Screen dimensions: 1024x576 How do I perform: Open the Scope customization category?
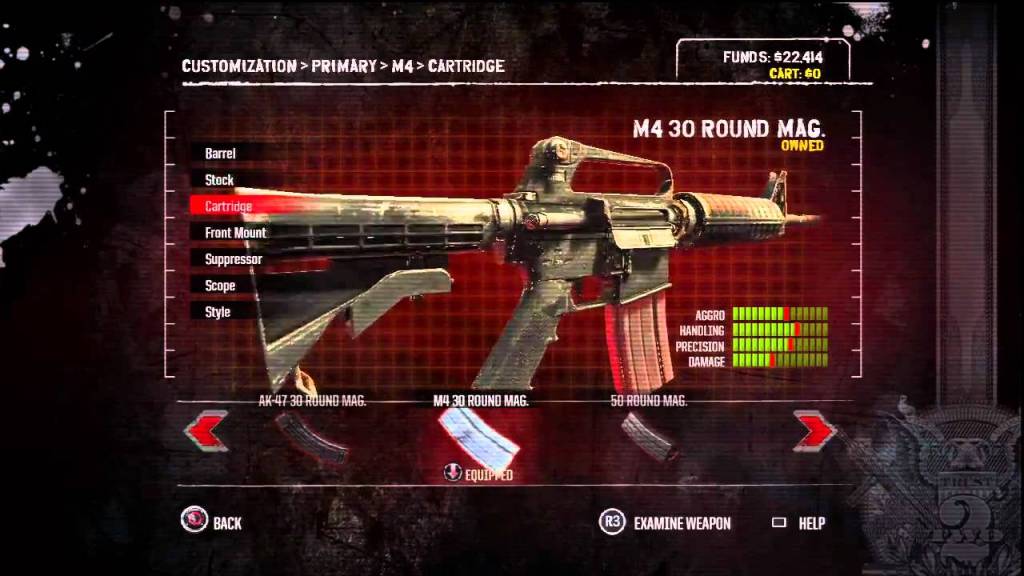coord(221,286)
